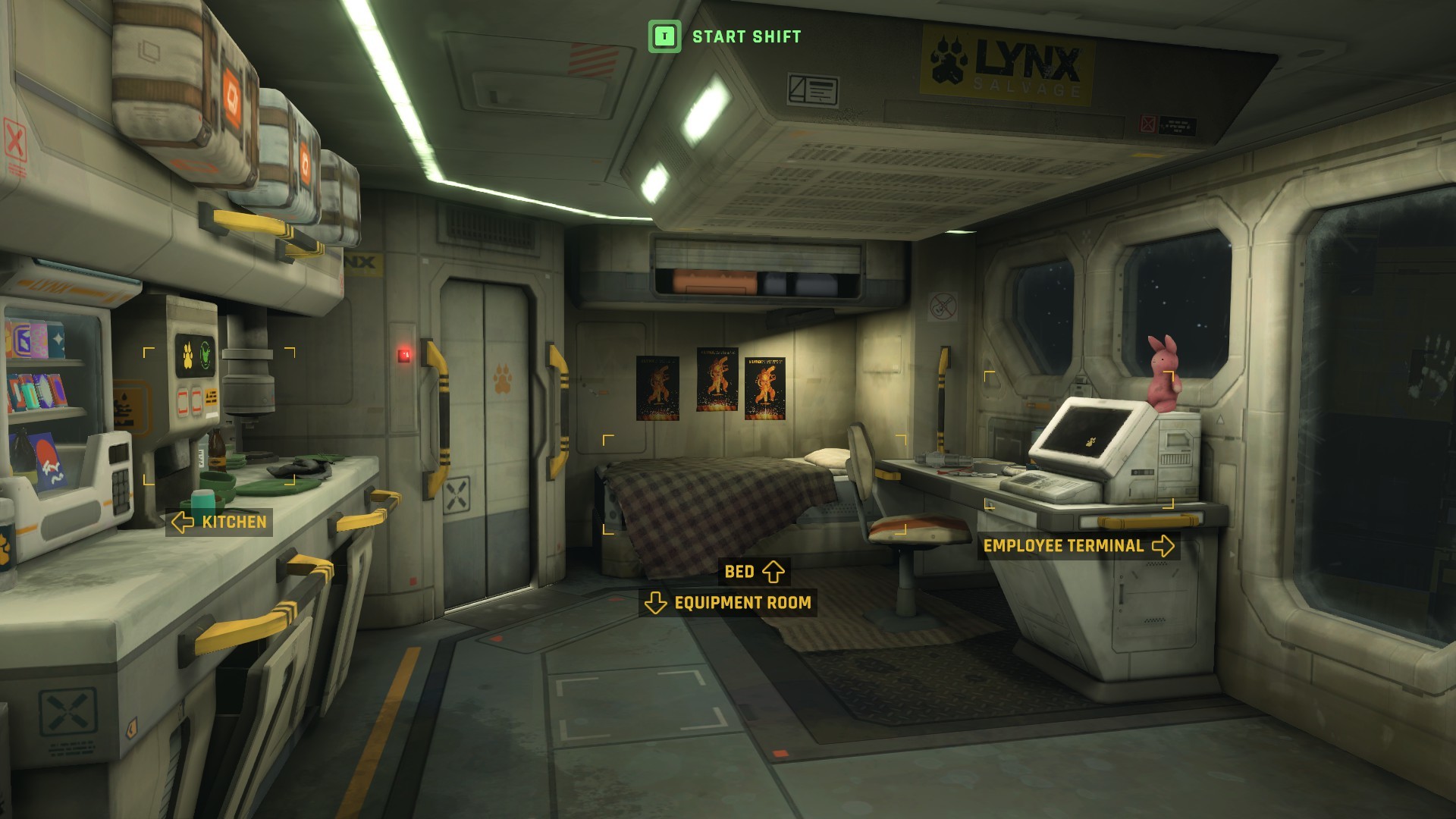Click the up arrow next to Bed
Screen dimensions: 1456x819
tap(773, 572)
